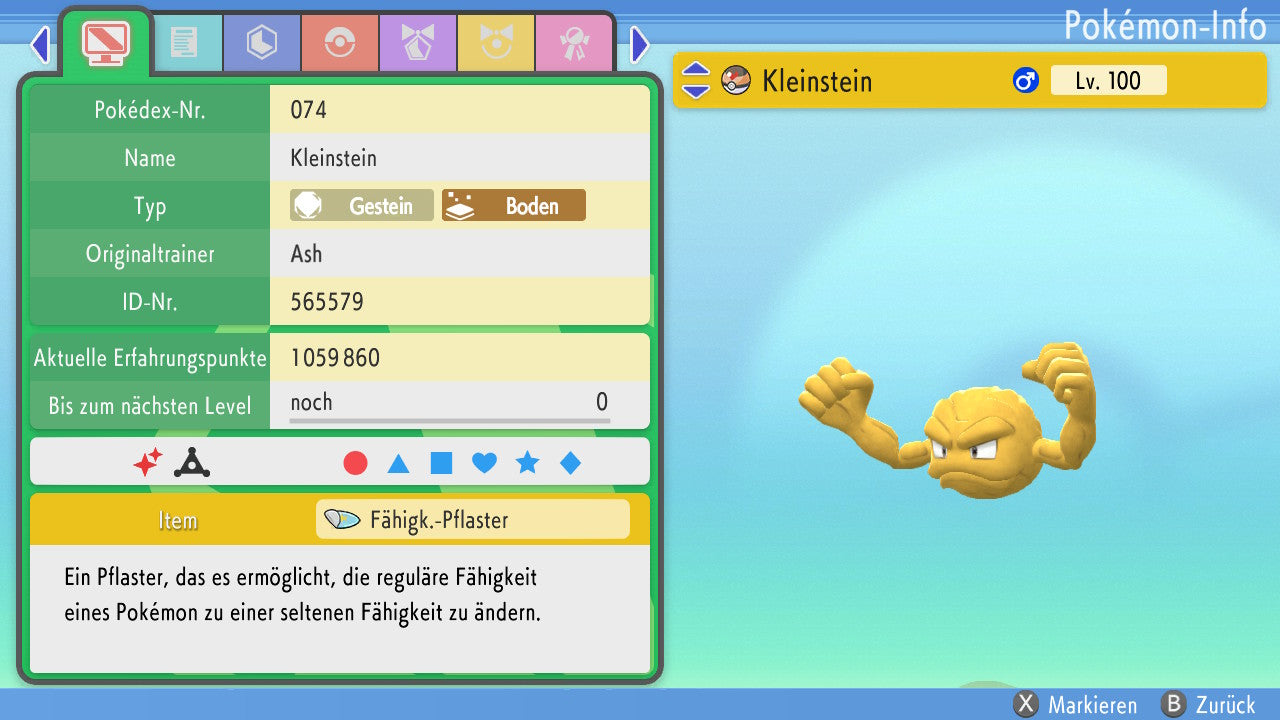Switch Pokémon with the up-down arrows by Kleinstein
This screenshot has width=1280, height=720.
tap(695, 81)
